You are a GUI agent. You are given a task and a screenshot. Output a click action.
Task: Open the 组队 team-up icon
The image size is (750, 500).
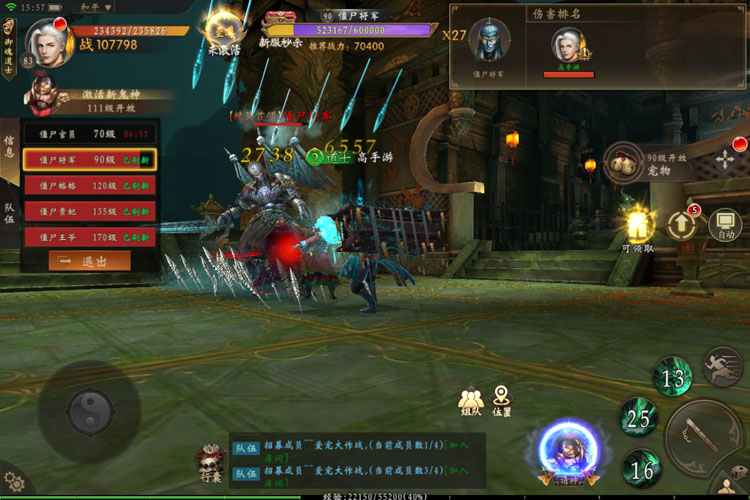471,400
